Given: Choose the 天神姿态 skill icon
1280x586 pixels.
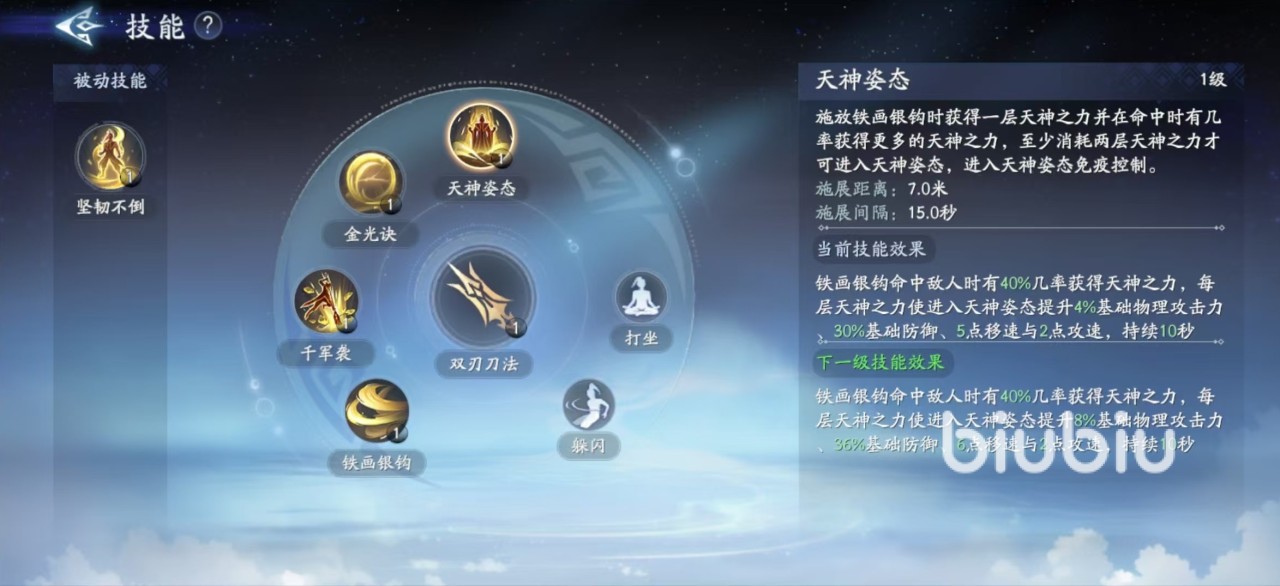Looking at the screenshot, I should pos(481,136).
